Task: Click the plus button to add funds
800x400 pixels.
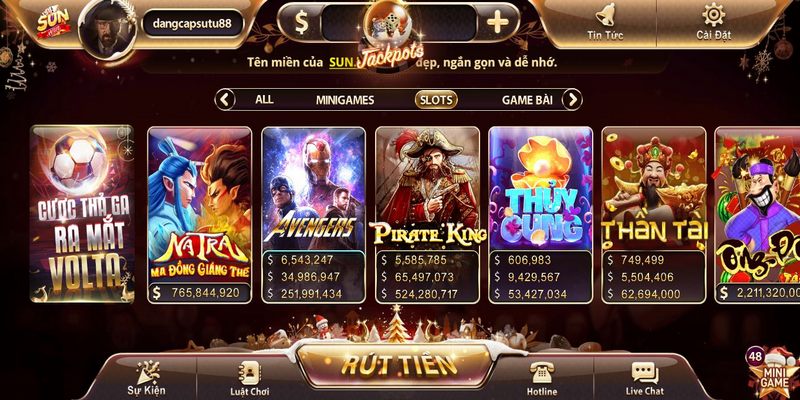Action: coord(499,19)
